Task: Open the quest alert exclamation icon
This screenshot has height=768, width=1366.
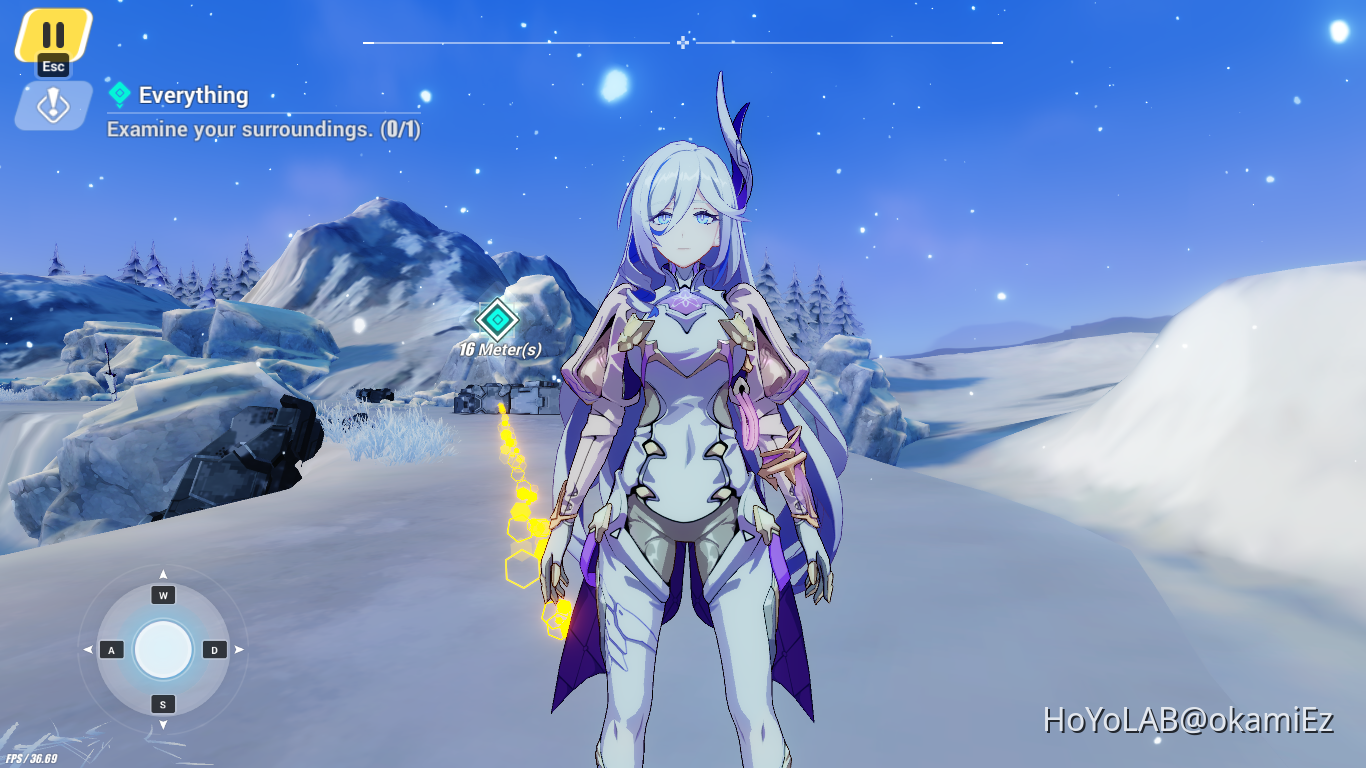Action: tap(51, 105)
